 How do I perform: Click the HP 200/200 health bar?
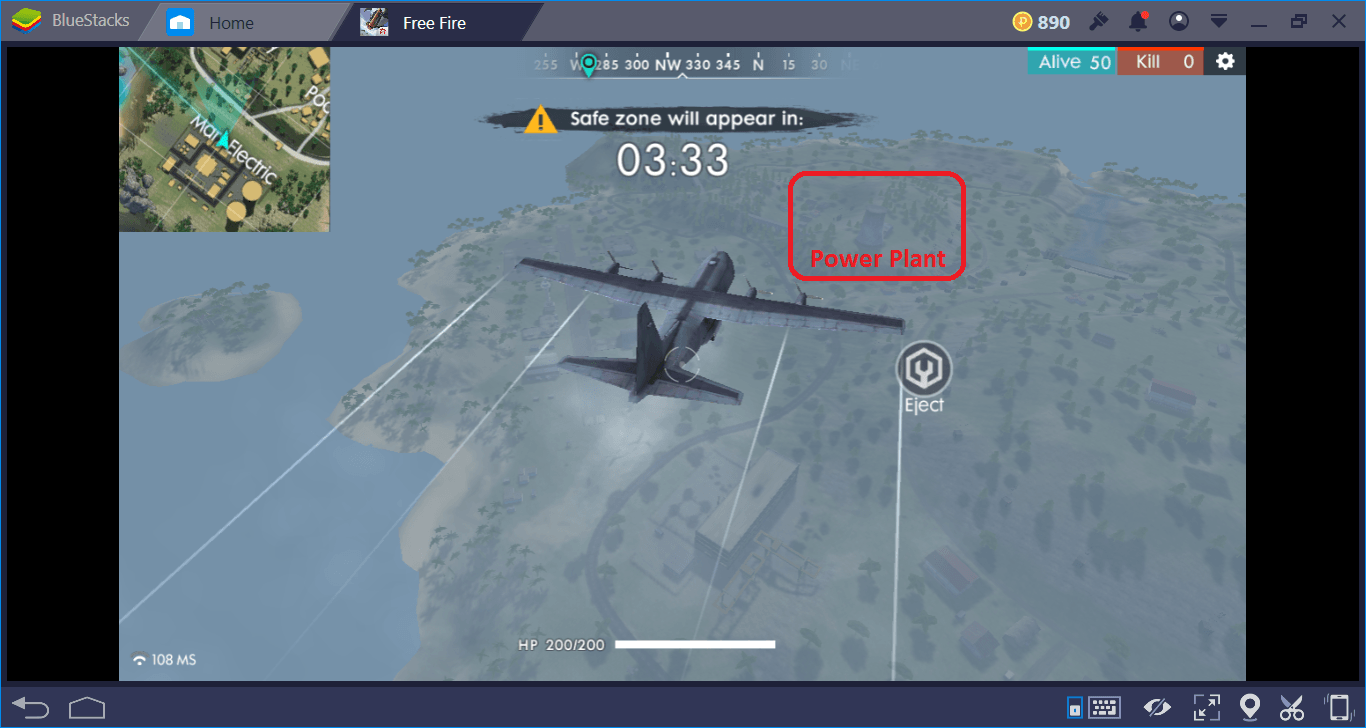point(646,645)
